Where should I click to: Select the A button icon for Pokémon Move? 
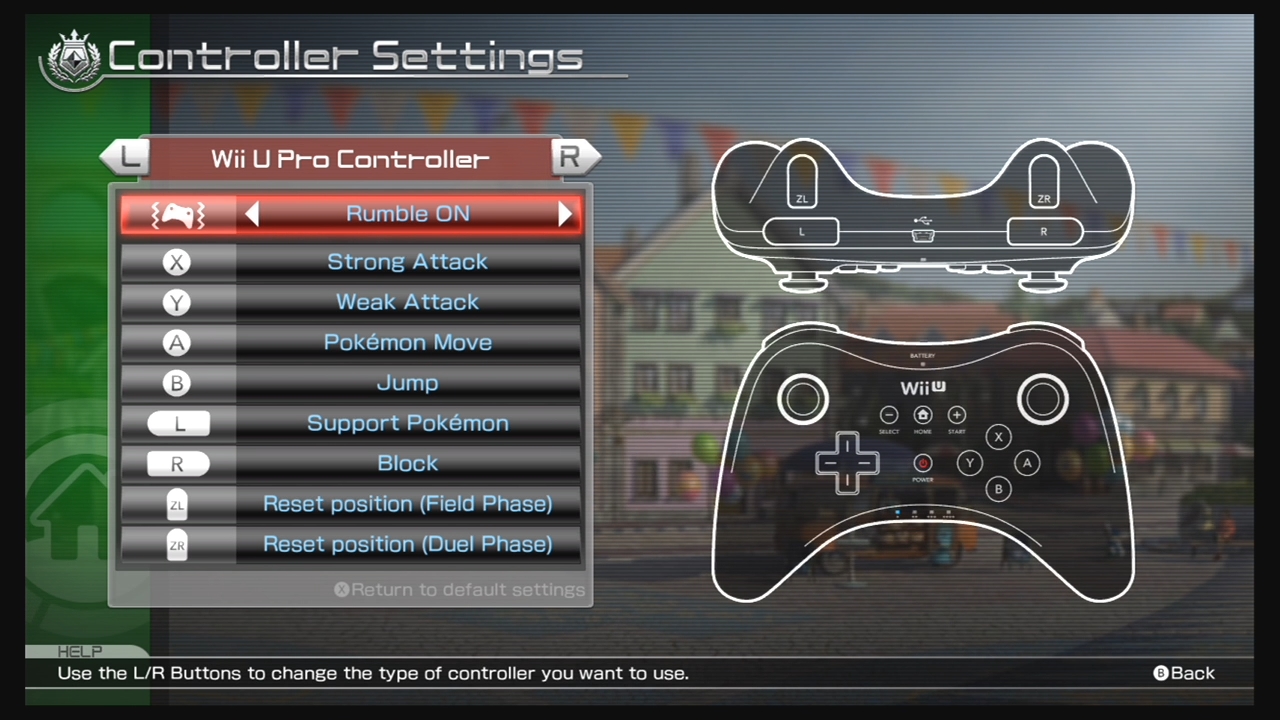(x=177, y=342)
